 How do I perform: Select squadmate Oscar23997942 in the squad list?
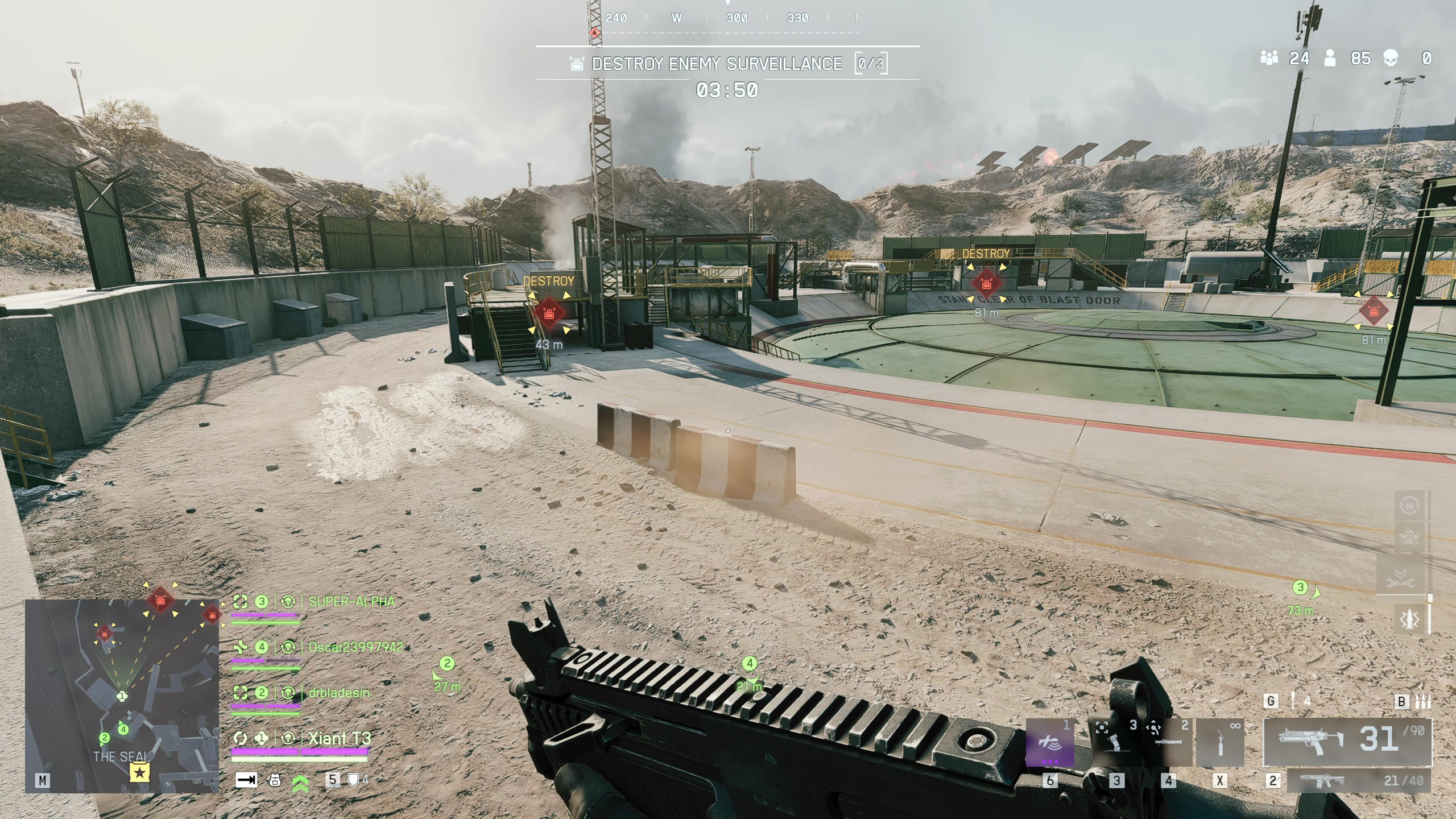coord(355,647)
